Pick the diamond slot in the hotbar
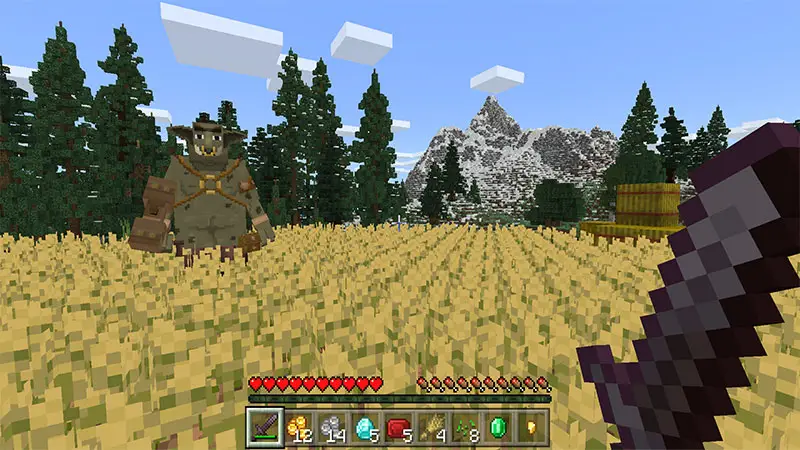 click(365, 426)
